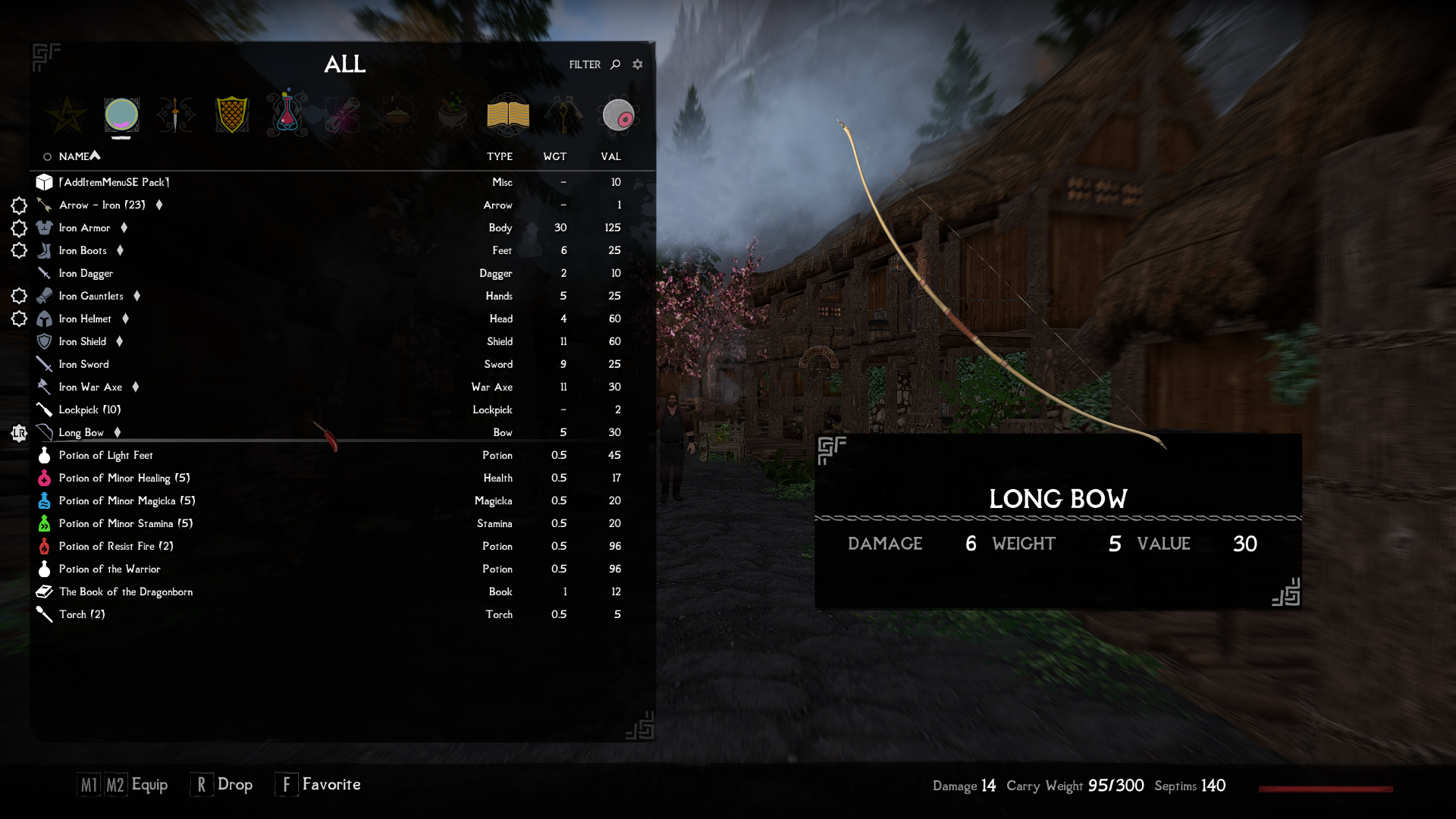1456x819 pixels.
Task: Open the search magnifier next to FILTER
Action: point(616,64)
